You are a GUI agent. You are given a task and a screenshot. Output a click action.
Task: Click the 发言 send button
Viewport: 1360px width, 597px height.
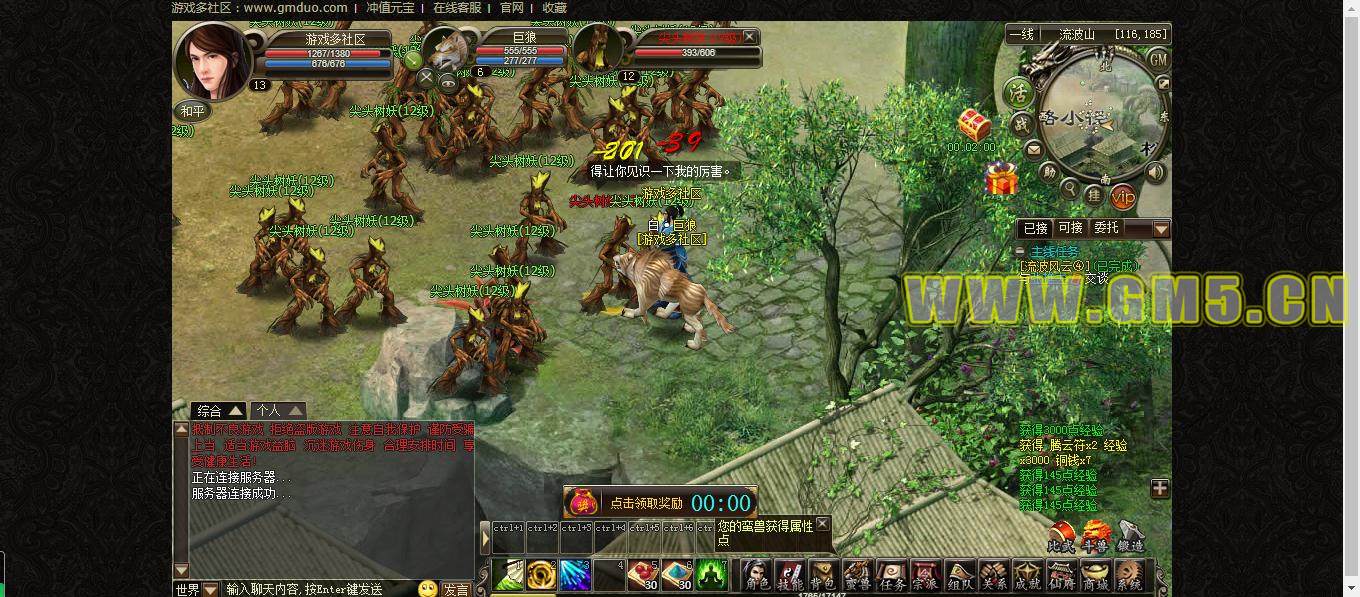[x=456, y=589]
